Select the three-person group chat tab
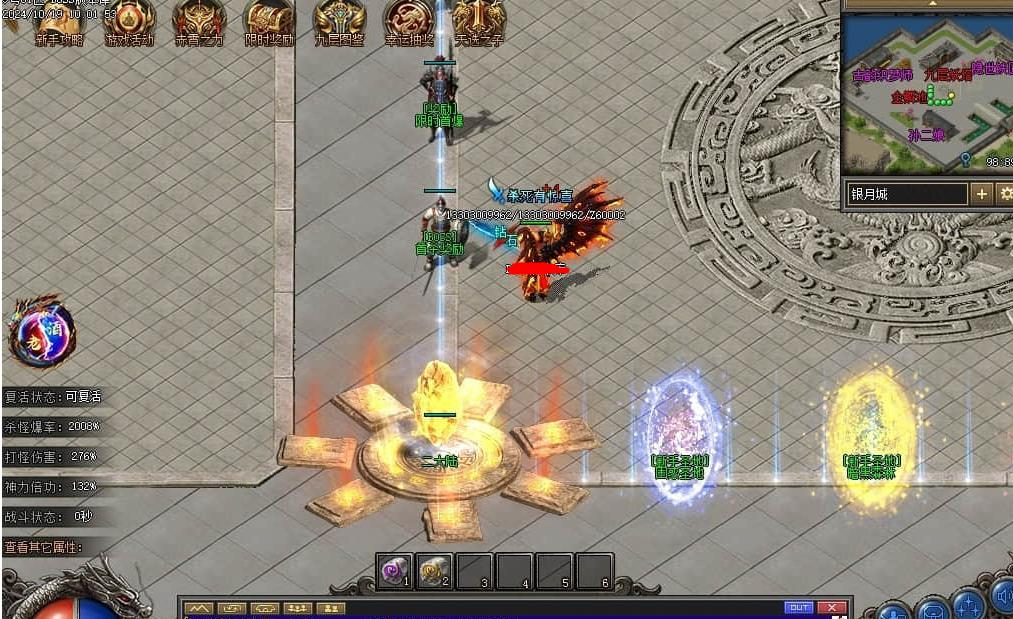The height and width of the screenshot is (619, 1013). point(297,608)
